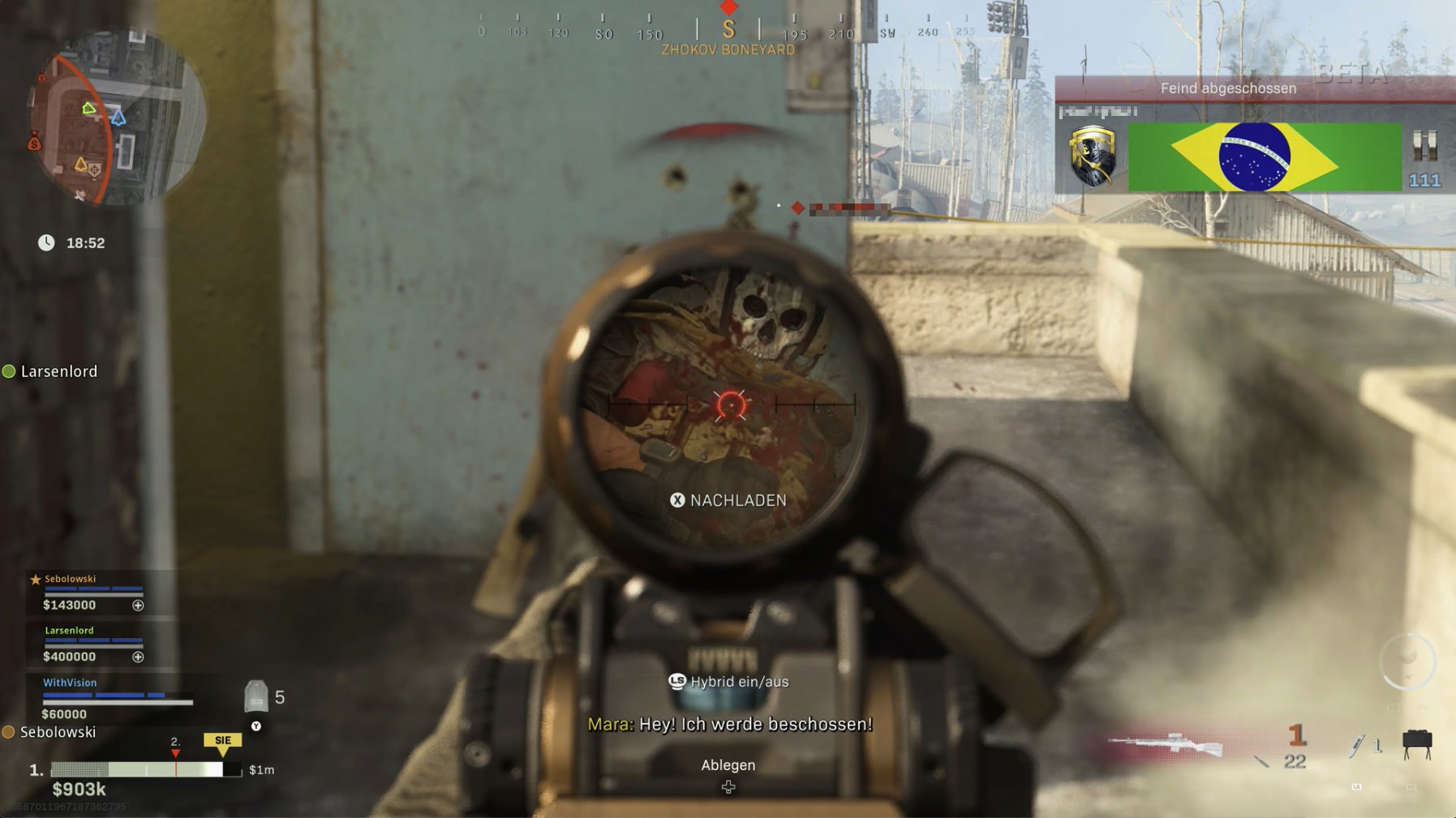The height and width of the screenshot is (818, 1456).
Task: Click Larsenlord's green status dot
Action: [x=10, y=371]
